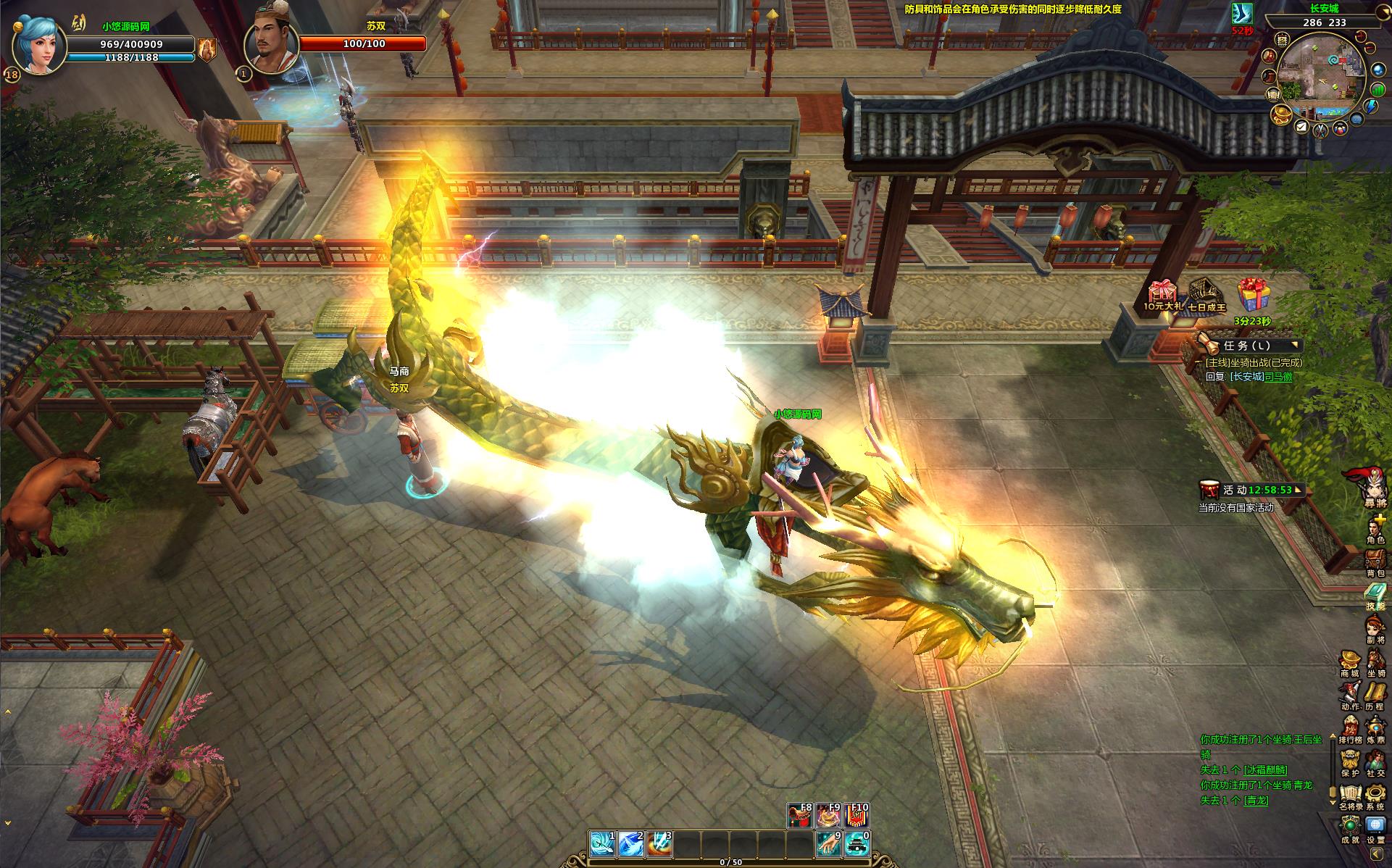Screen dimensions: 1392x868
Task: Activate the whirlwind sword skill in slot 1
Action: click(602, 844)
